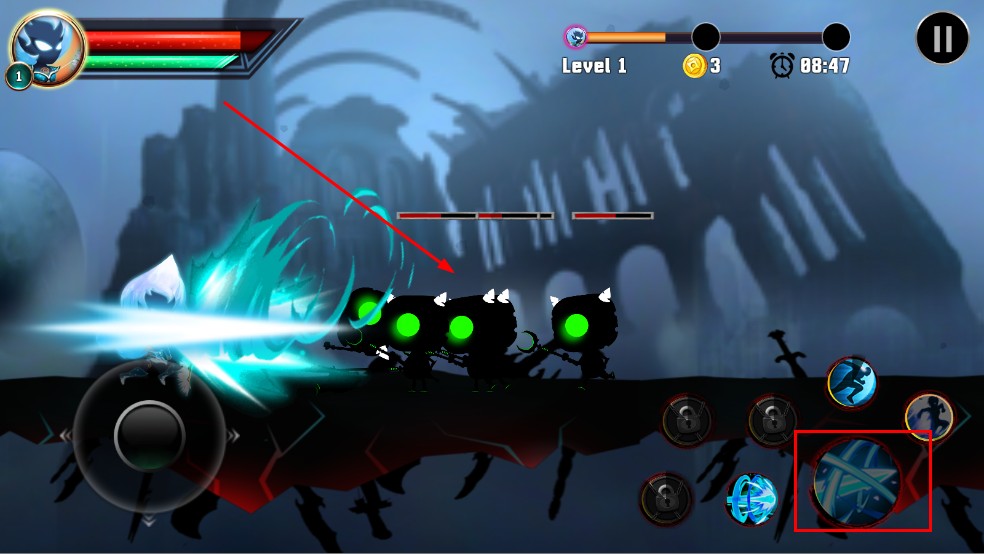This screenshot has height=554, width=984.
Task: Pause the game
Action: coord(942,40)
